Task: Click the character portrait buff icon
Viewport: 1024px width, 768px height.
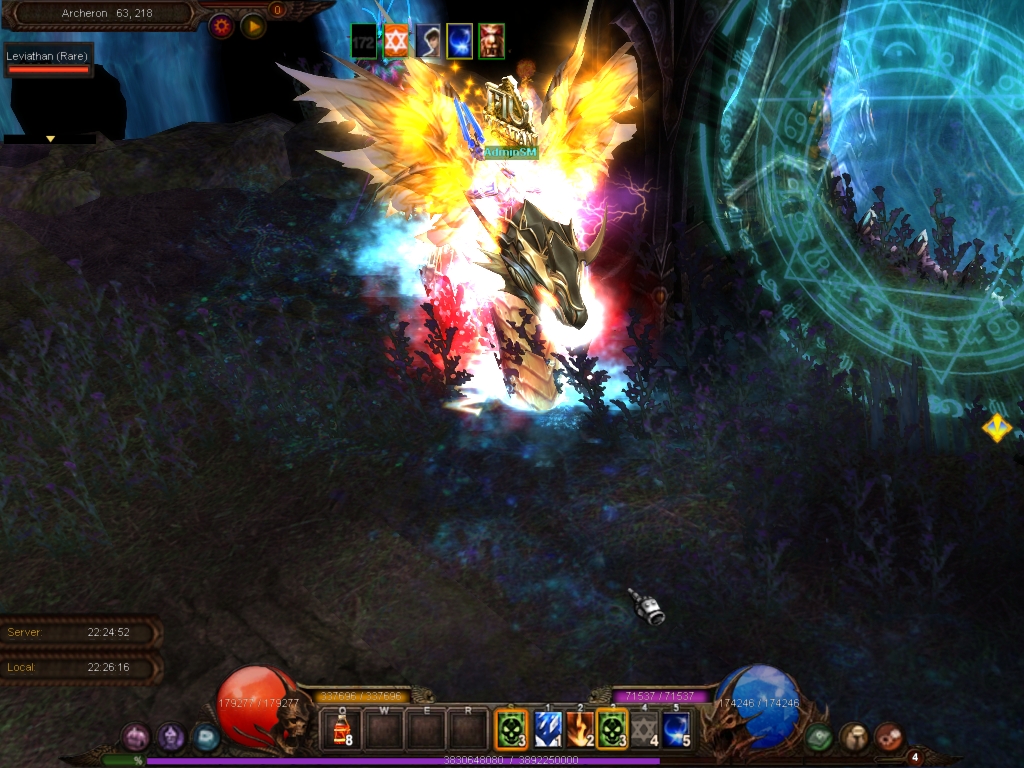Action: tap(428, 40)
